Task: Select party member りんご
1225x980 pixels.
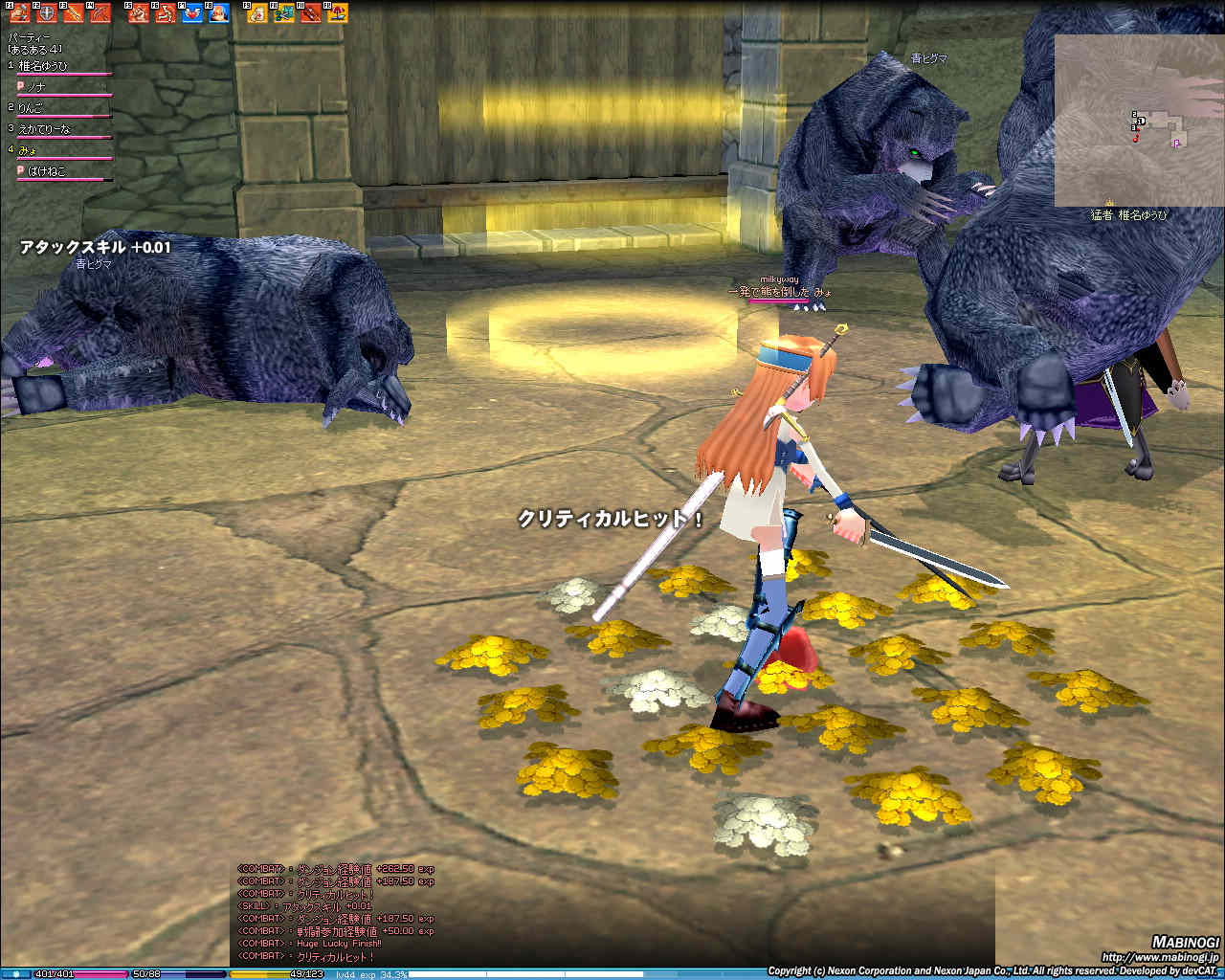Action: pos(32,108)
